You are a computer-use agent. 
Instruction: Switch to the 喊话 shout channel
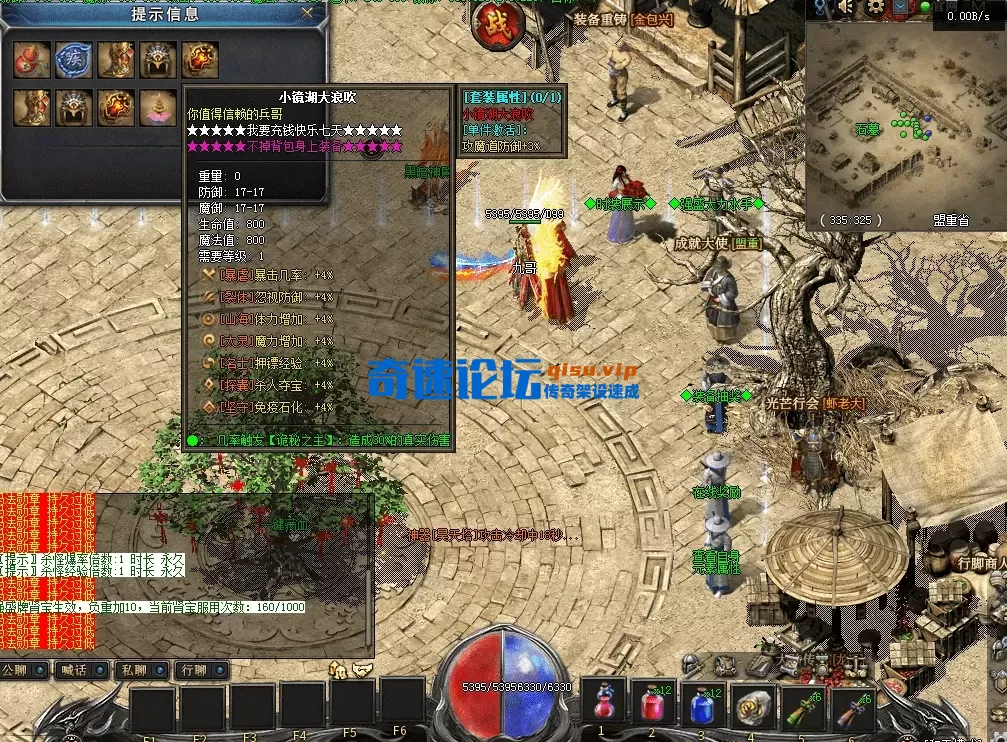pos(81,669)
